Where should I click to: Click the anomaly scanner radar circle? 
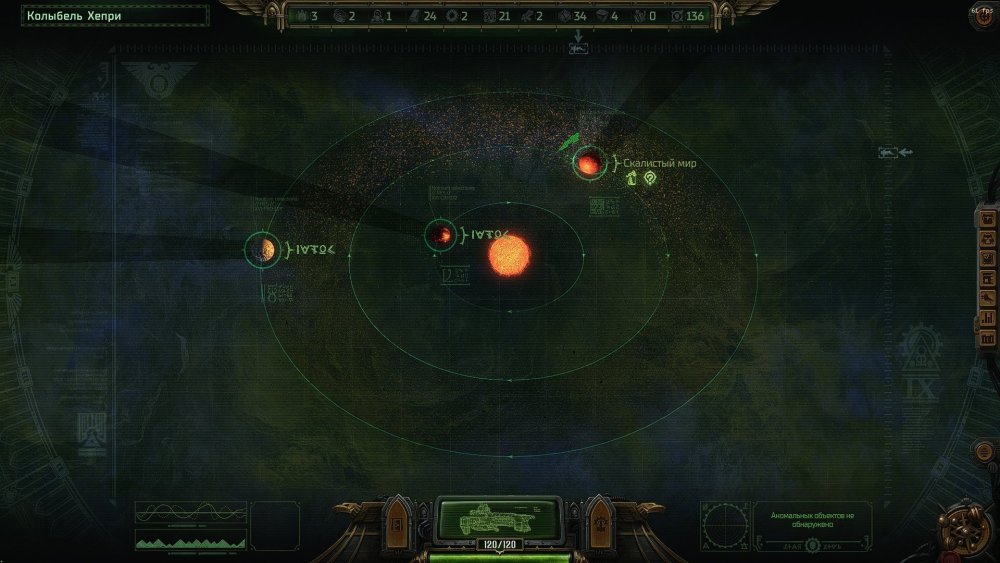(725, 525)
